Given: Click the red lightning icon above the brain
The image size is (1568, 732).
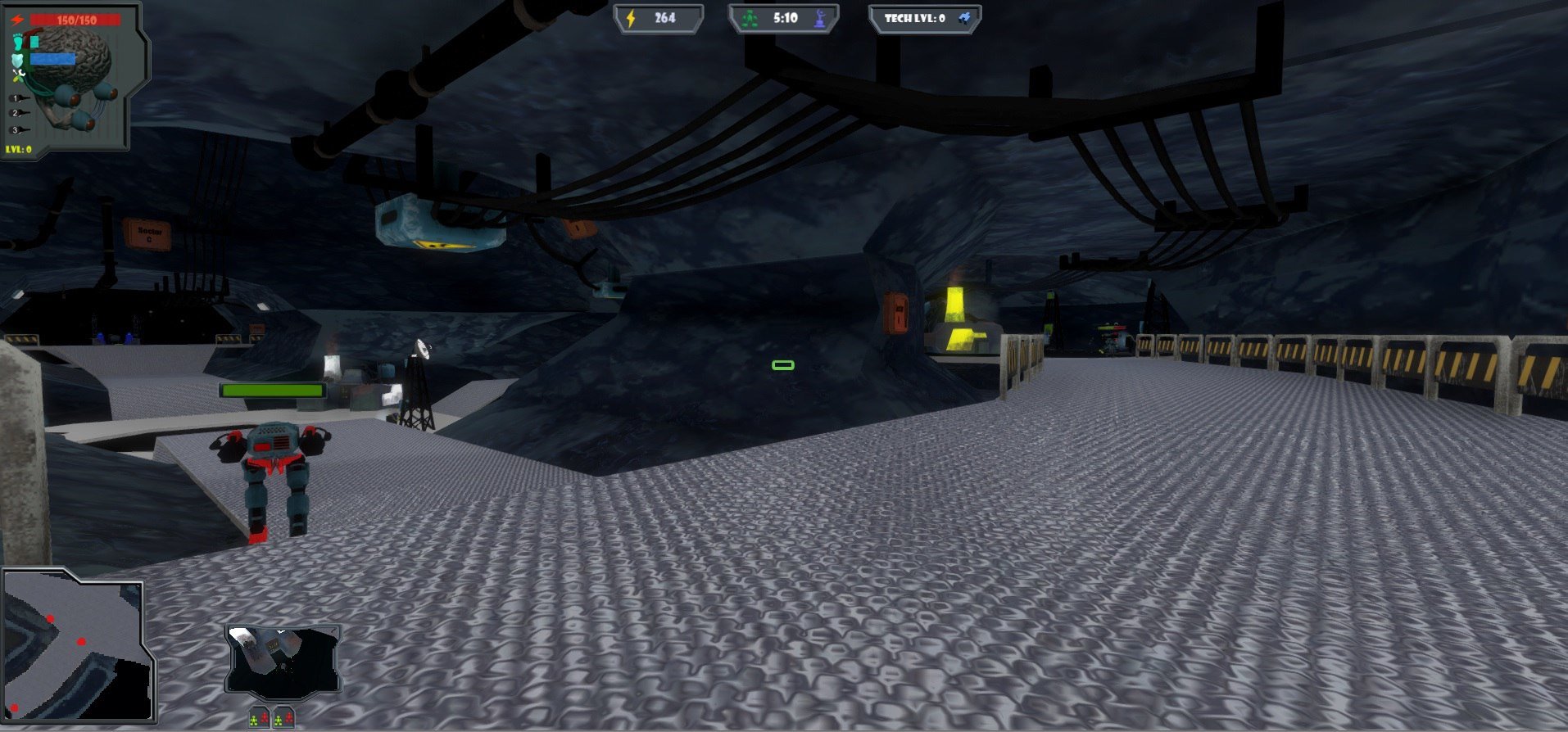Looking at the screenshot, I should (x=17, y=20).
